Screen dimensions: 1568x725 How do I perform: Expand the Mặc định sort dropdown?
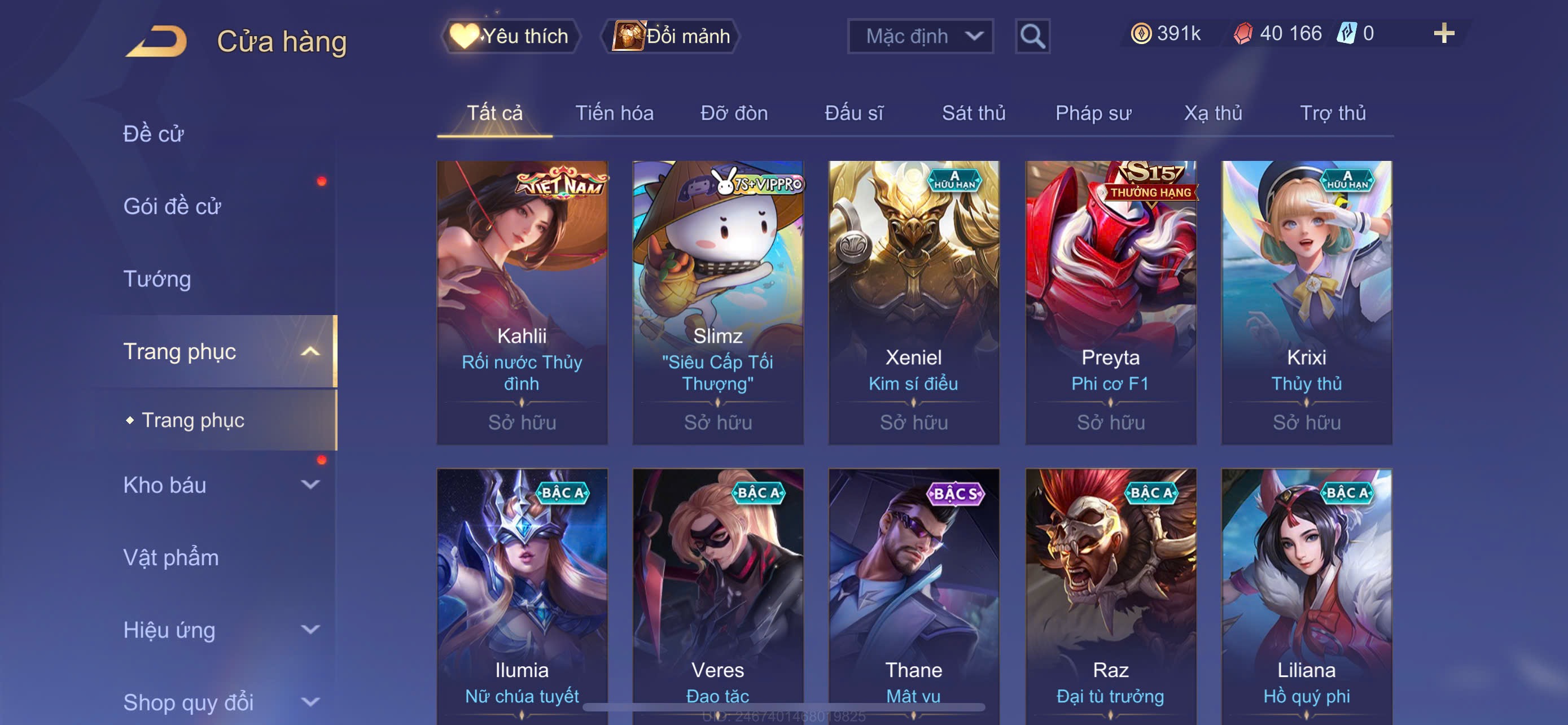pos(919,37)
